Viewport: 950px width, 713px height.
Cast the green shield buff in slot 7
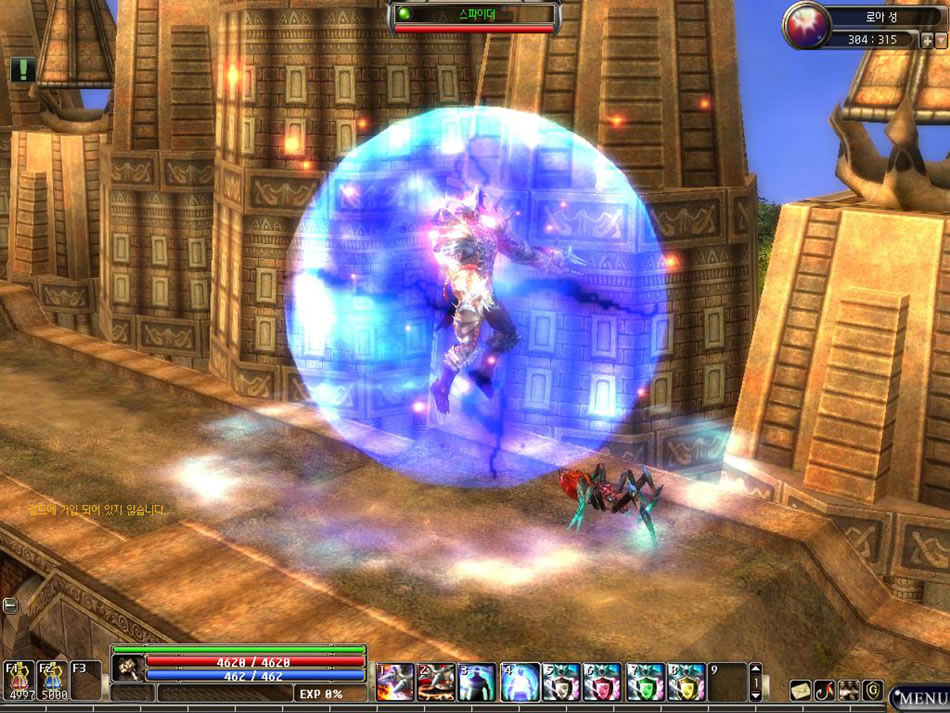tap(645, 681)
